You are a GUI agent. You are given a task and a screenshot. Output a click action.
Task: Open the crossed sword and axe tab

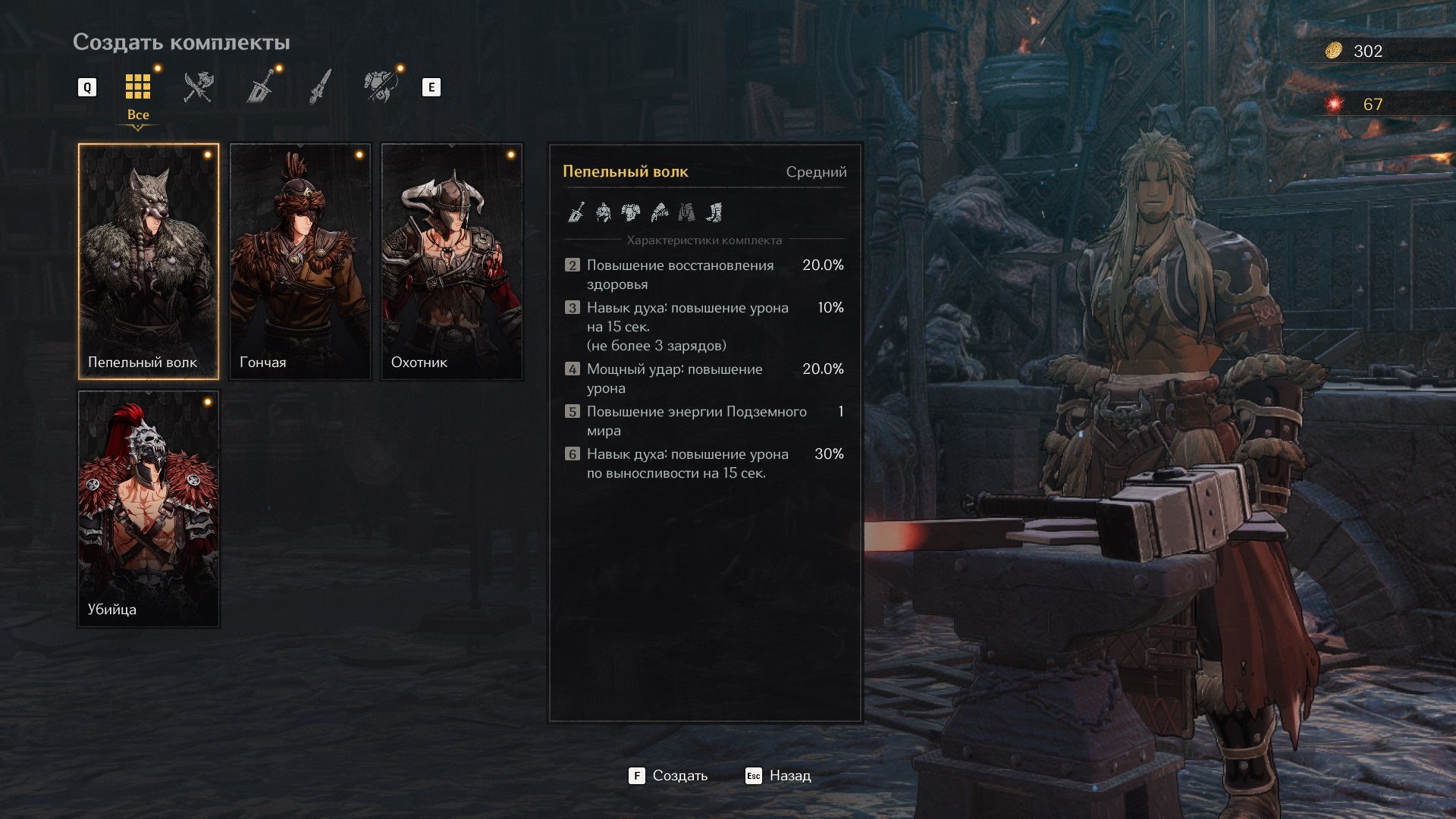click(x=199, y=87)
